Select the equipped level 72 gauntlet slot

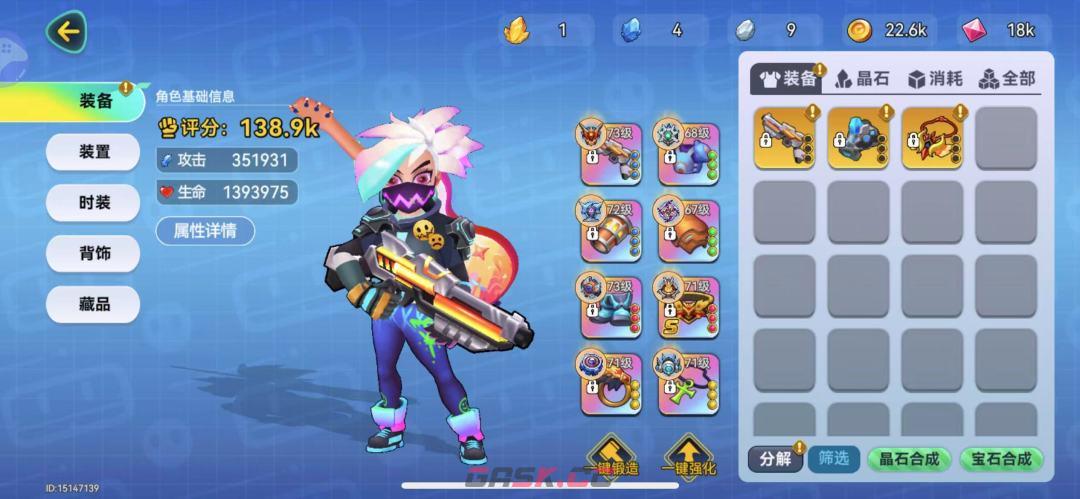(606, 228)
